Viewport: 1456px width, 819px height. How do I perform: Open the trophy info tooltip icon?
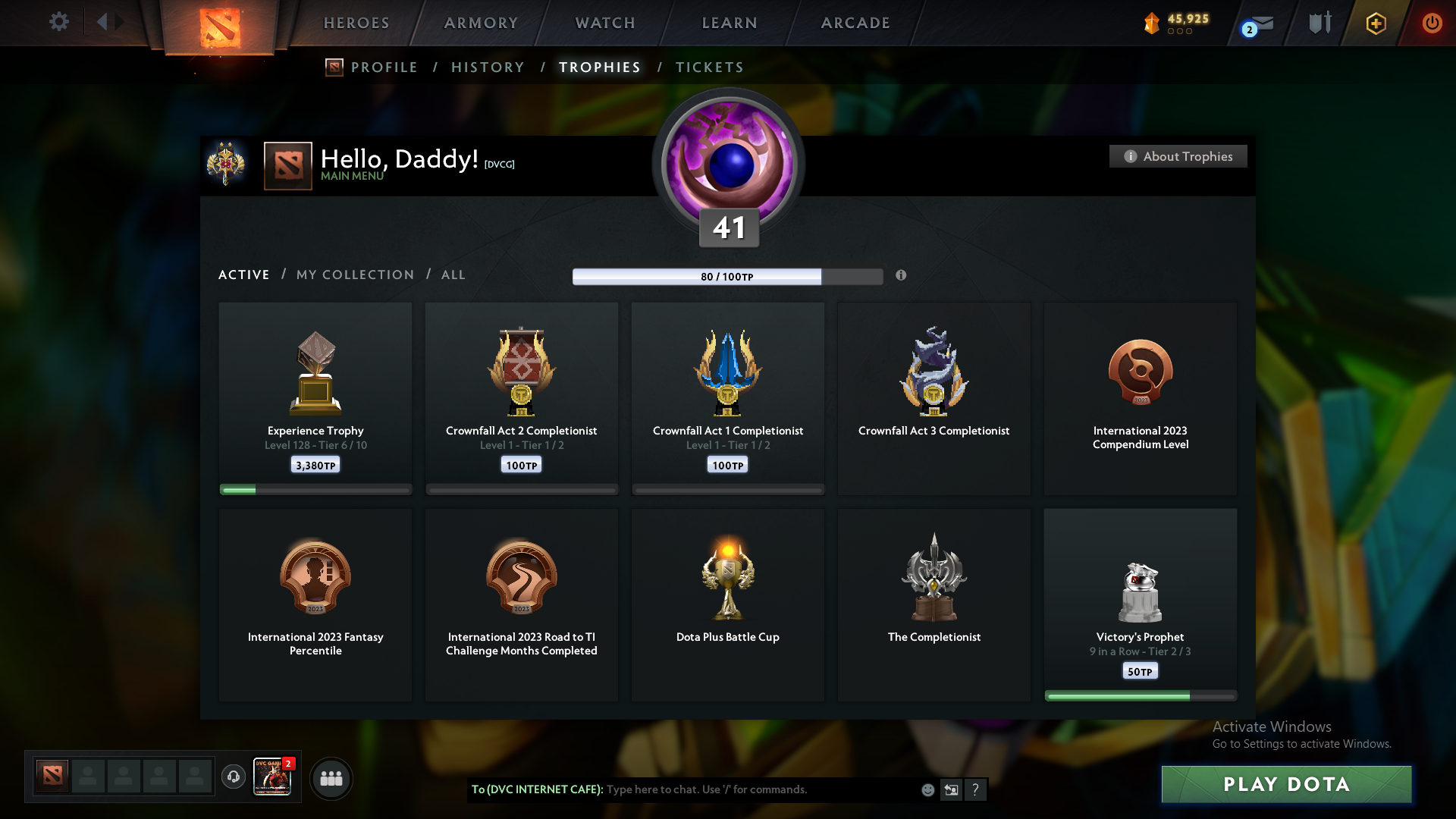pyautogui.click(x=902, y=277)
